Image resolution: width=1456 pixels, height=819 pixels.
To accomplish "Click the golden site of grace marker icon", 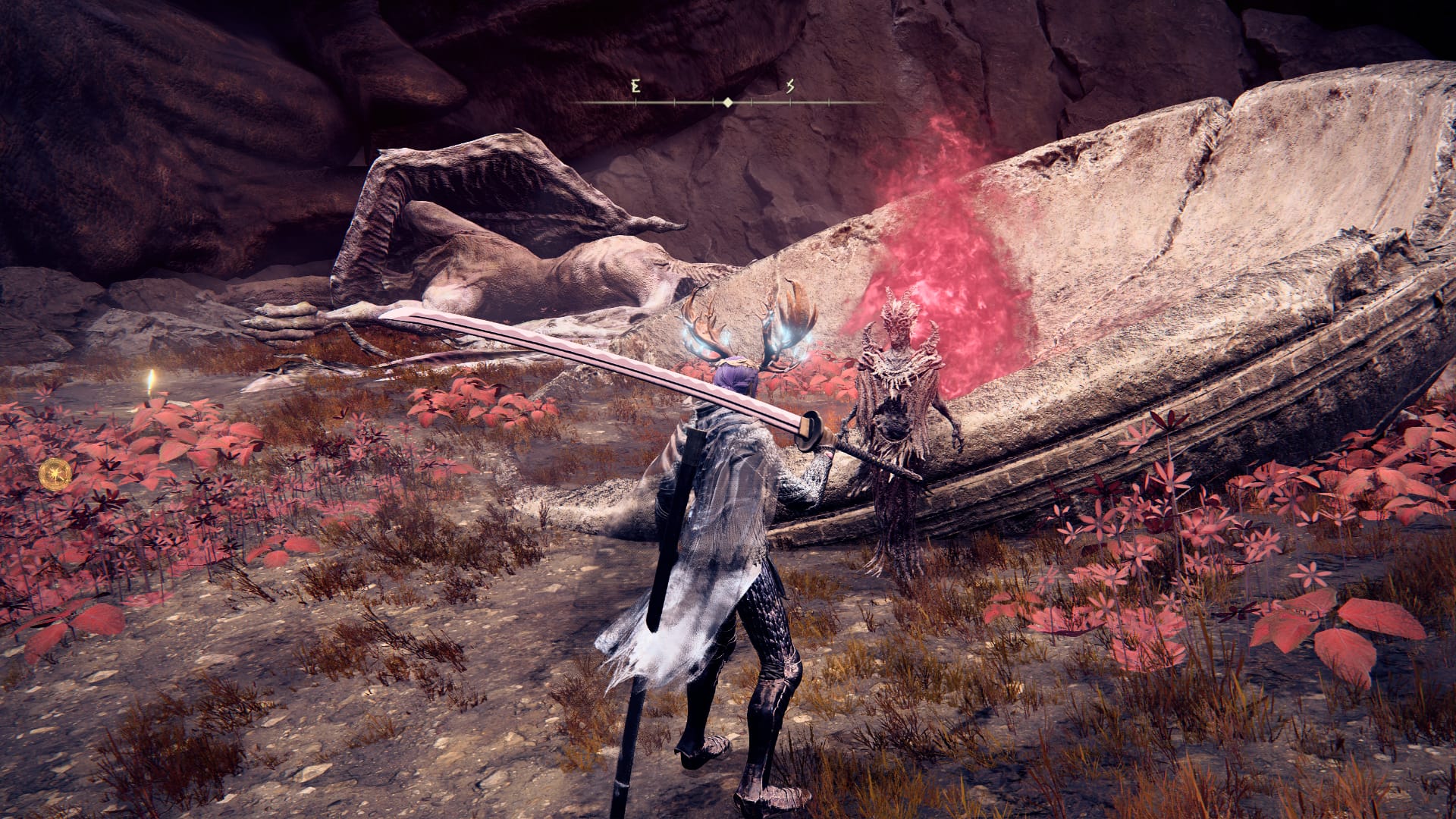I will coord(56,473).
